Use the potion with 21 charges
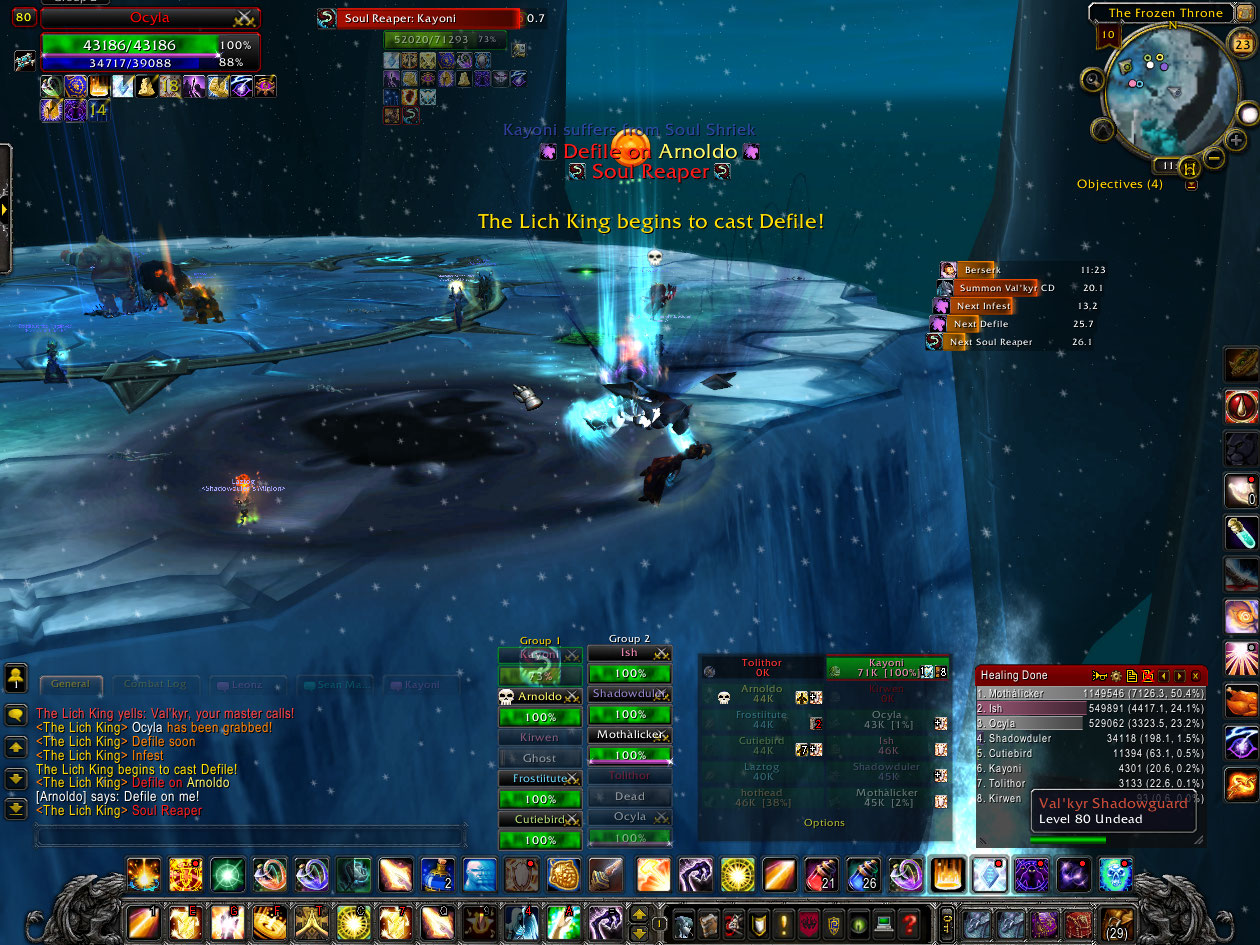Image resolution: width=1260 pixels, height=945 pixels. point(820,875)
